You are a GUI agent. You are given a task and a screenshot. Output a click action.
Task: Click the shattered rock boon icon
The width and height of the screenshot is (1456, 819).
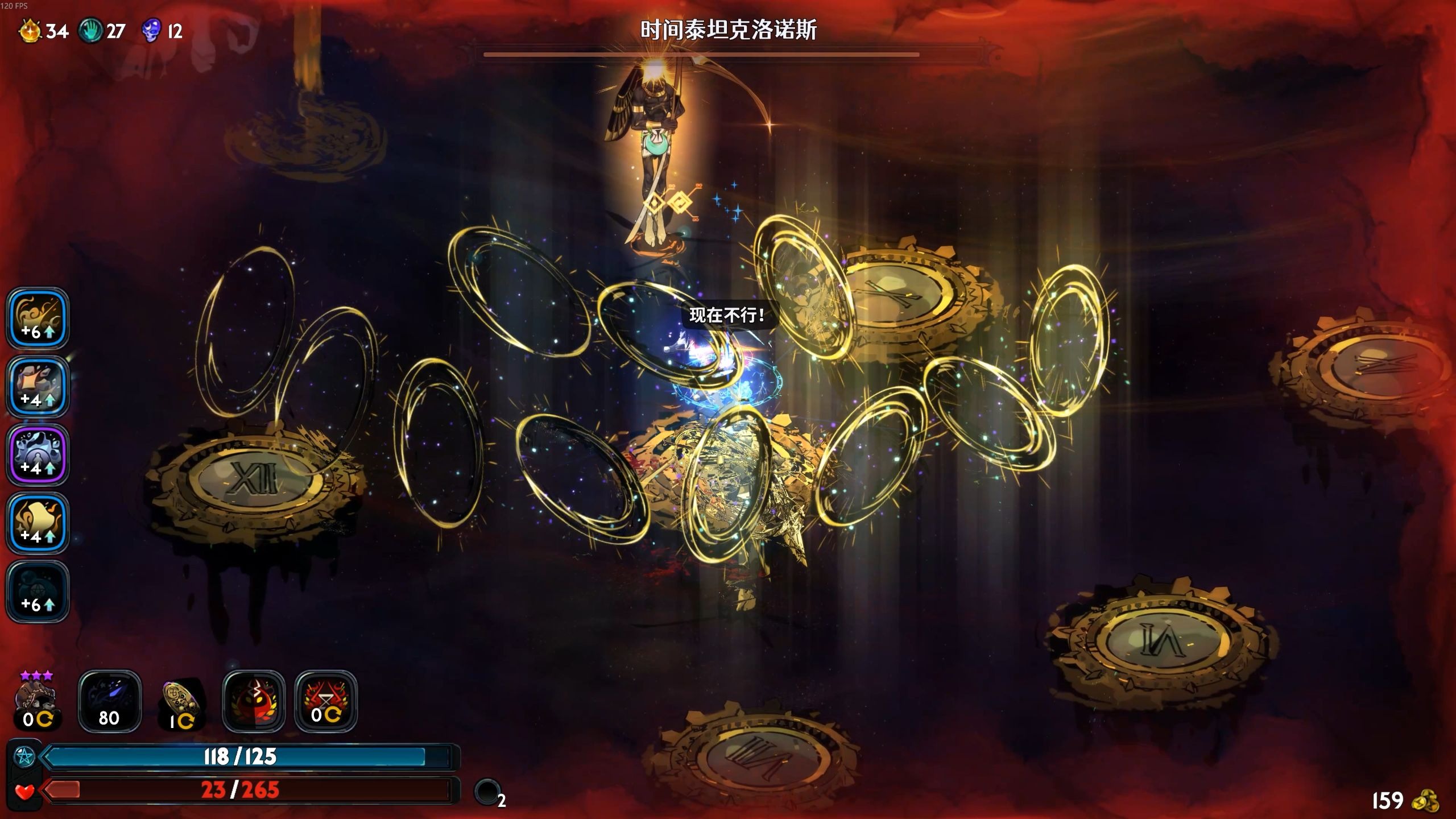tap(38, 386)
